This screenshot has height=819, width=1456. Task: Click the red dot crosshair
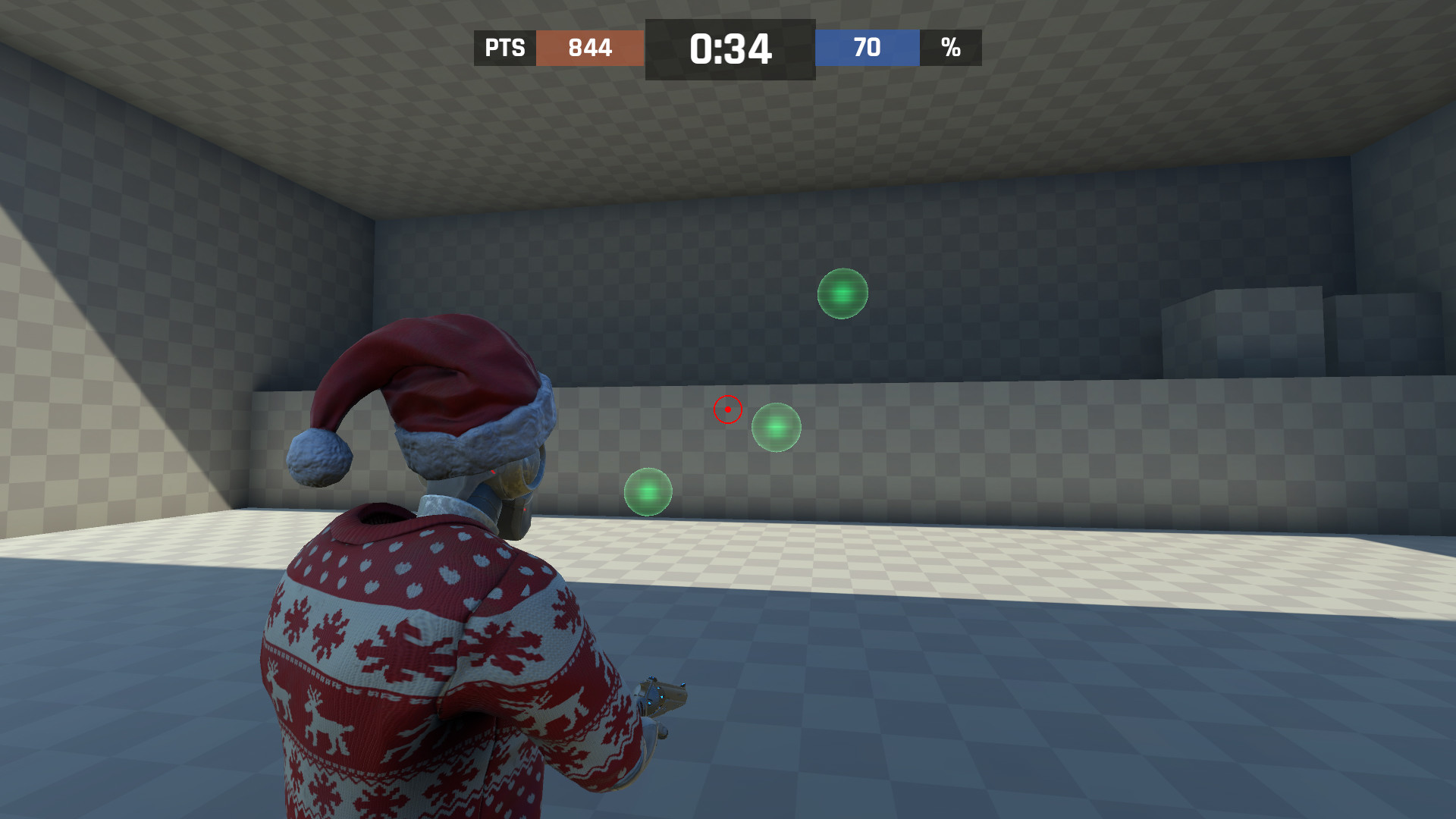pos(727,409)
